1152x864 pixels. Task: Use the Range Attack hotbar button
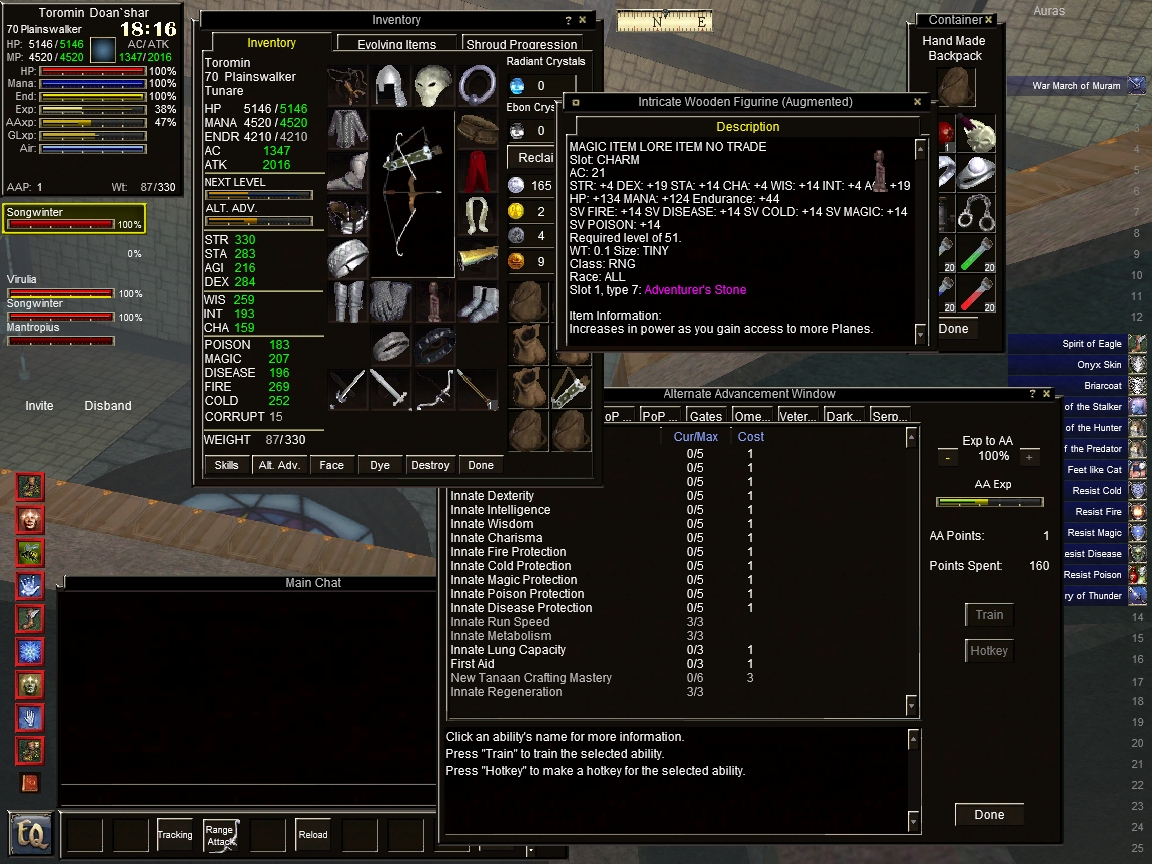coord(220,835)
